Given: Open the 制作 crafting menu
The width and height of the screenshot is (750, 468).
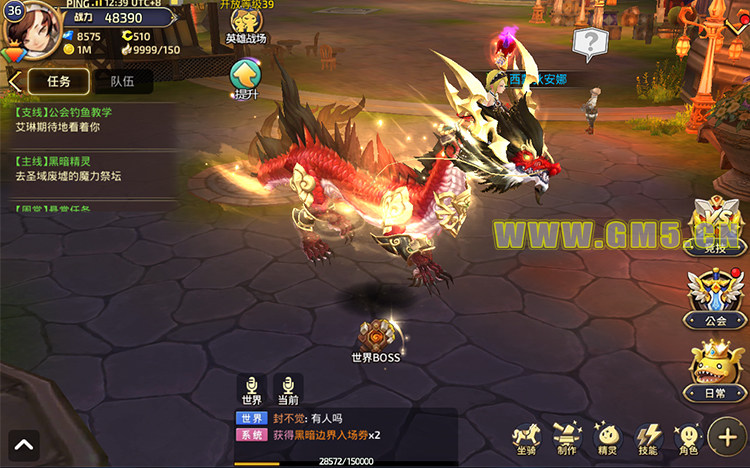Looking at the screenshot, I should (568, 438).
